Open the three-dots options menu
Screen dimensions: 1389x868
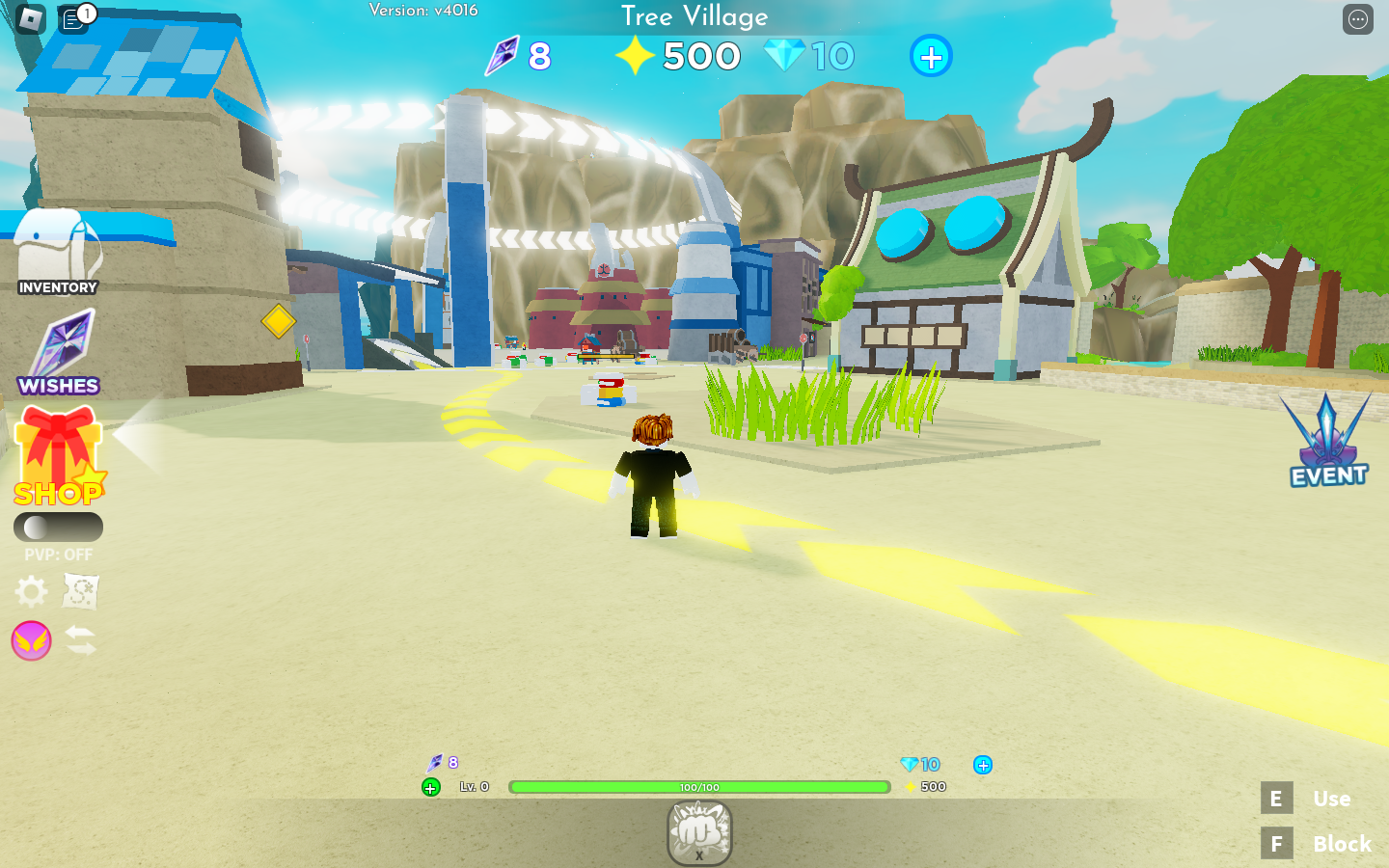tap(1358, 18)
